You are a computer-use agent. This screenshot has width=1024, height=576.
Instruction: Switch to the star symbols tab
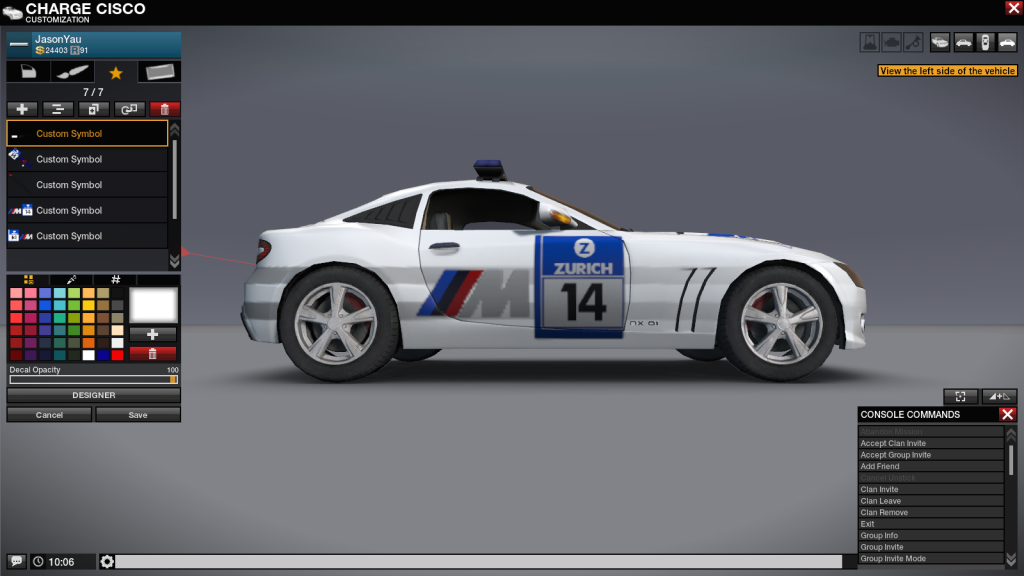click(x=116, y=72)
